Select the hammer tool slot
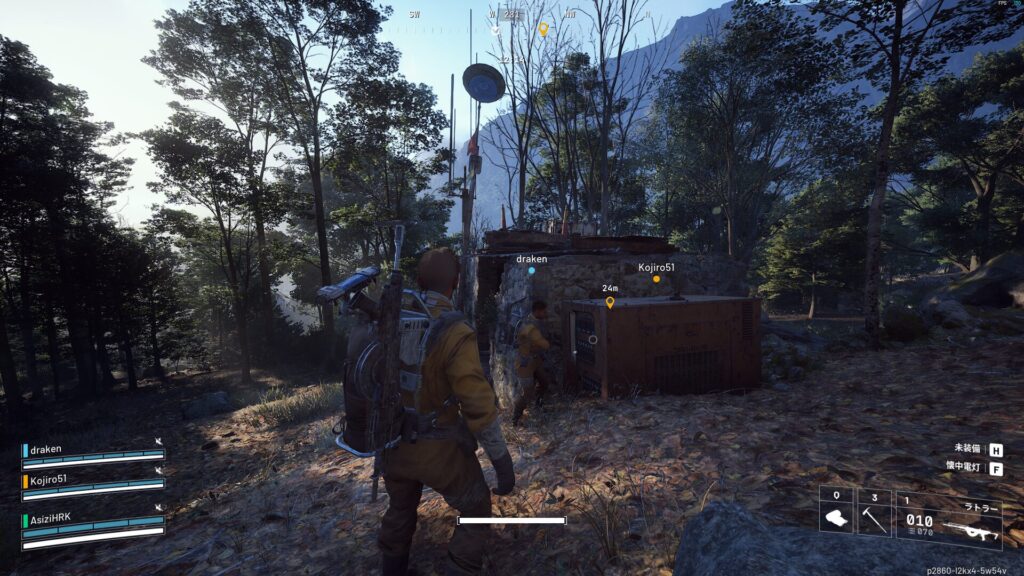The height and width of the screenshot is (576, 1024). click(x=874, y=513)
